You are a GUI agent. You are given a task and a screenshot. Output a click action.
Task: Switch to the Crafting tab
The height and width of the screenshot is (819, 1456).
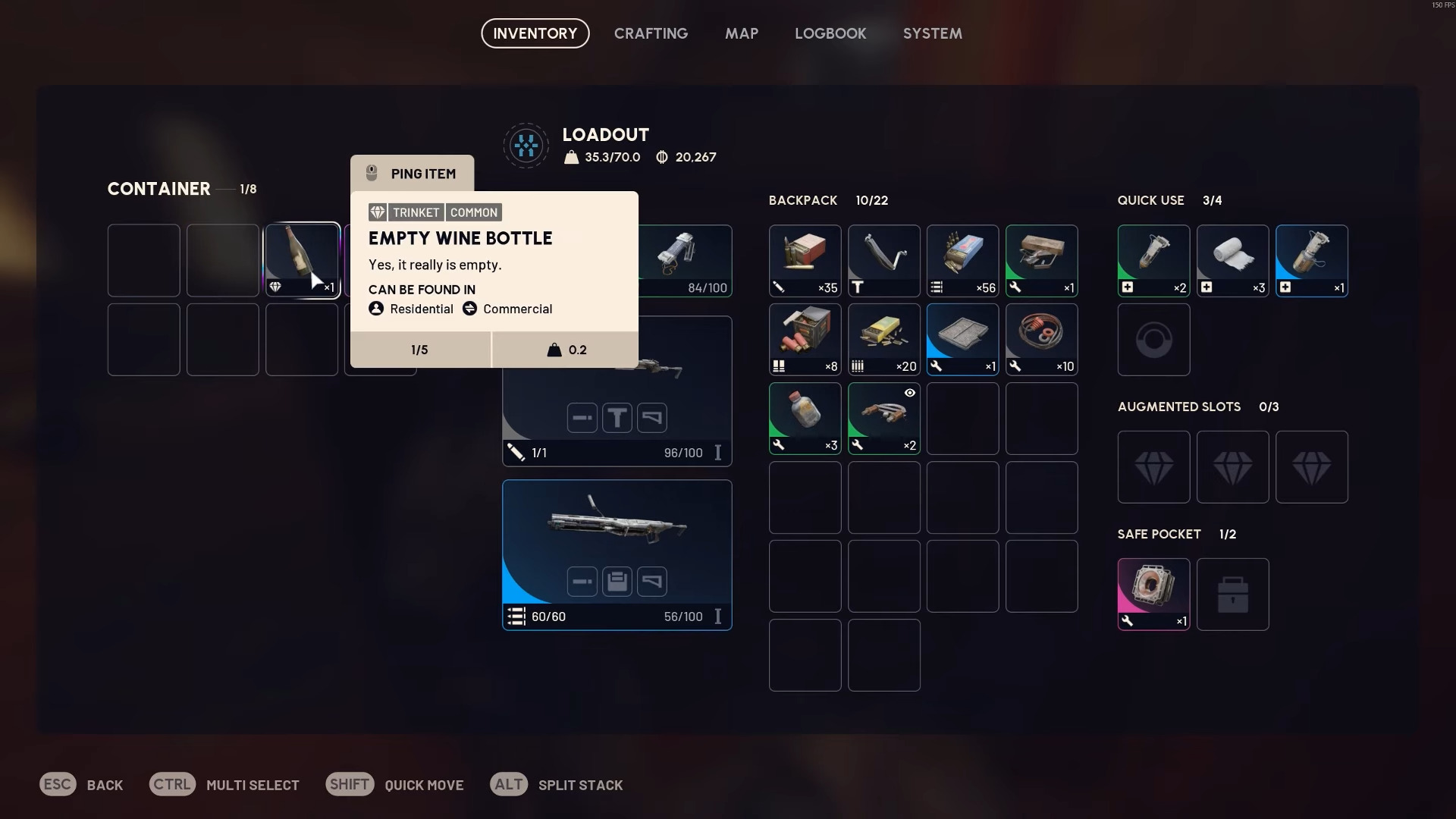[x=651, y=33]
